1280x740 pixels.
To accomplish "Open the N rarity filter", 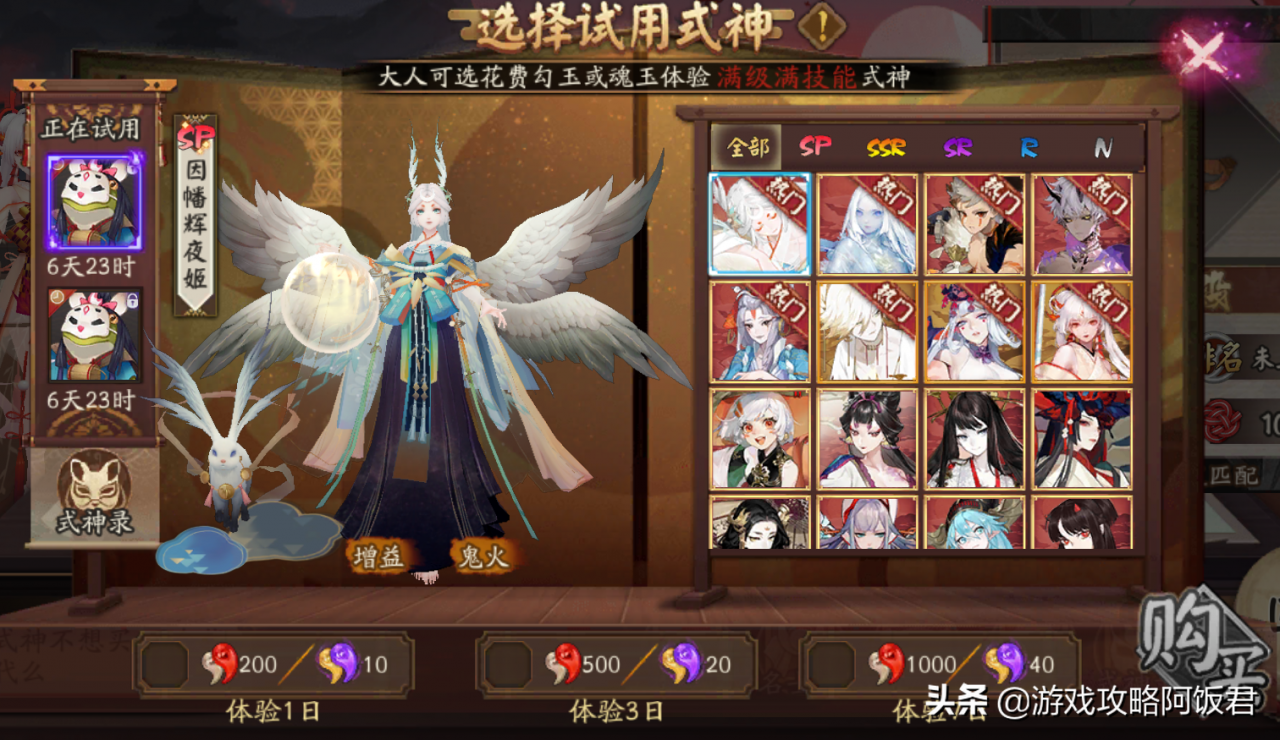I will coord(1105,147).
